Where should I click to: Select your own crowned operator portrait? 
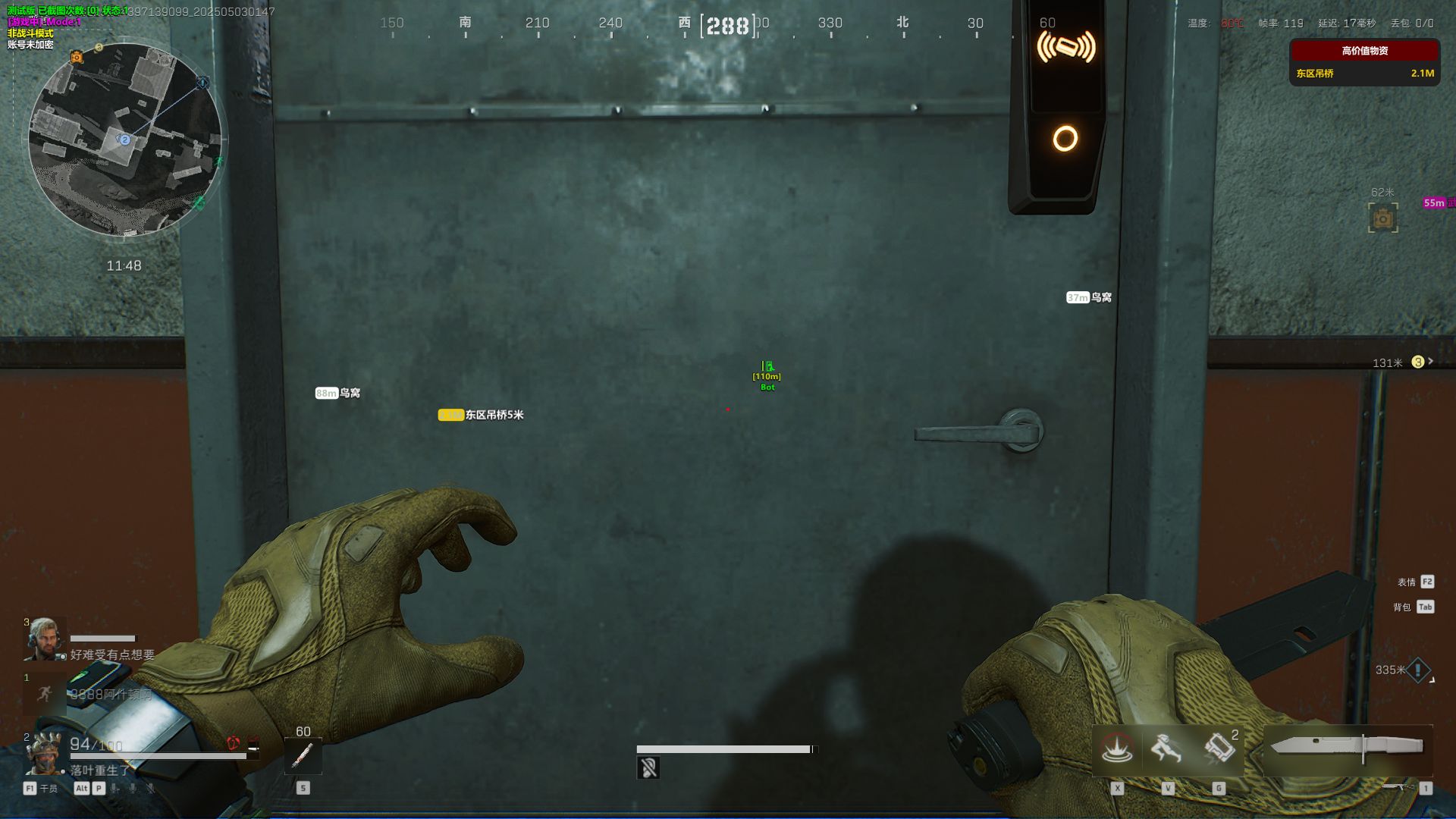43,754
